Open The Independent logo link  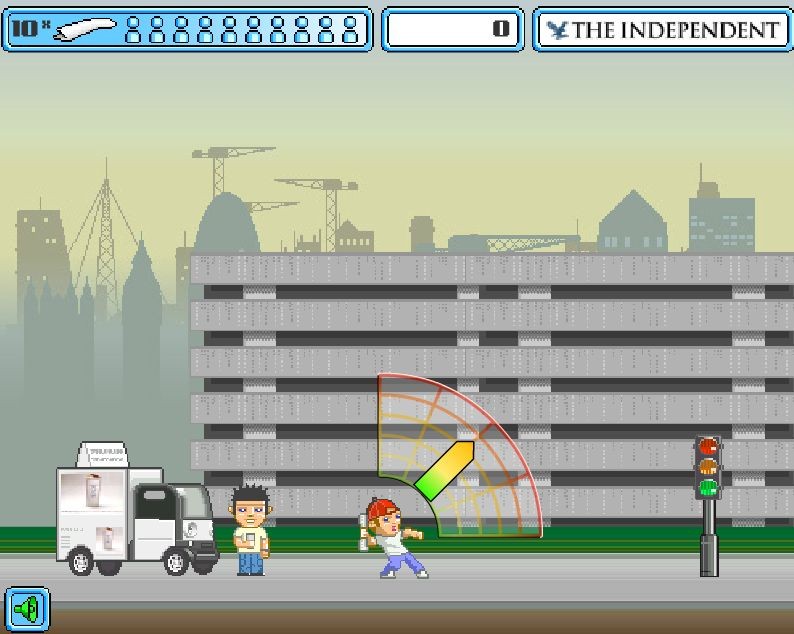pyautogui.click(x=663, y=30)
